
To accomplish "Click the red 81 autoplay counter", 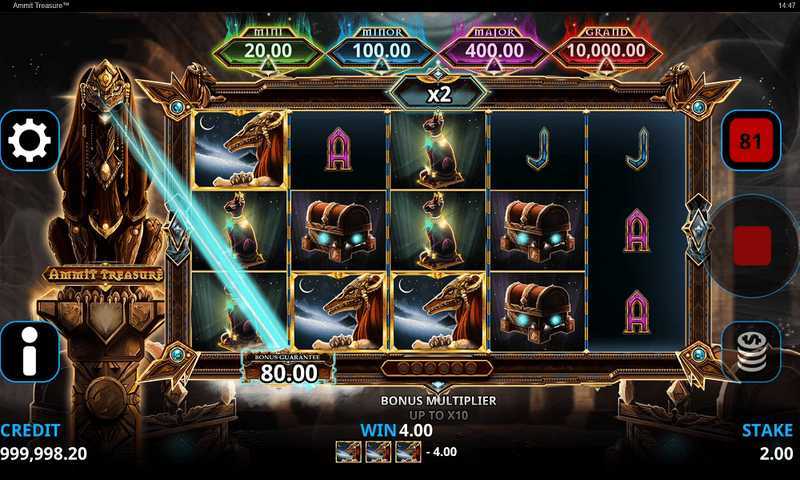I will 750,141.
